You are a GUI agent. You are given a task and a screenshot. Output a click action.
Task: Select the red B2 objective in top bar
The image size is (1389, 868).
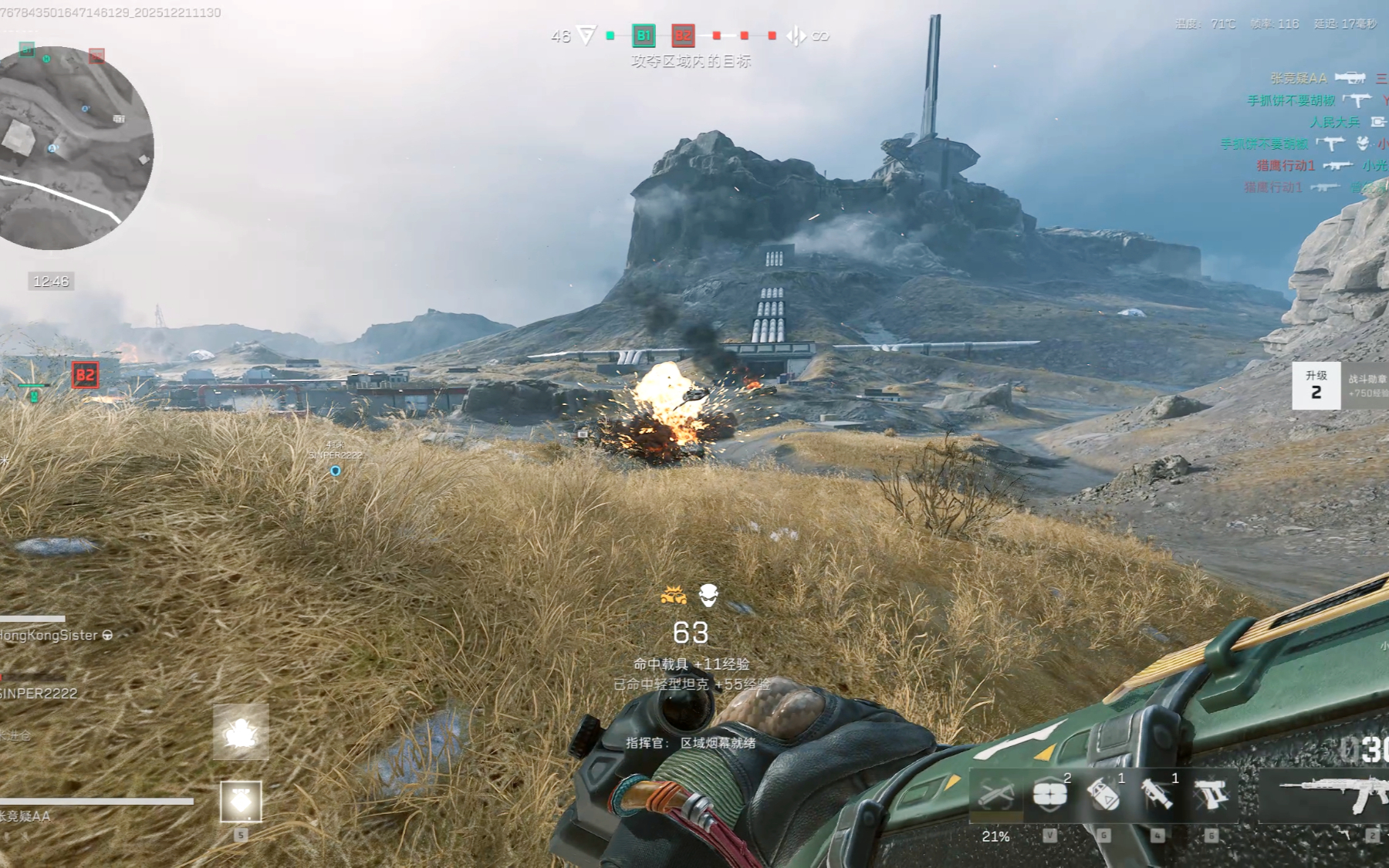click(683, 35)
